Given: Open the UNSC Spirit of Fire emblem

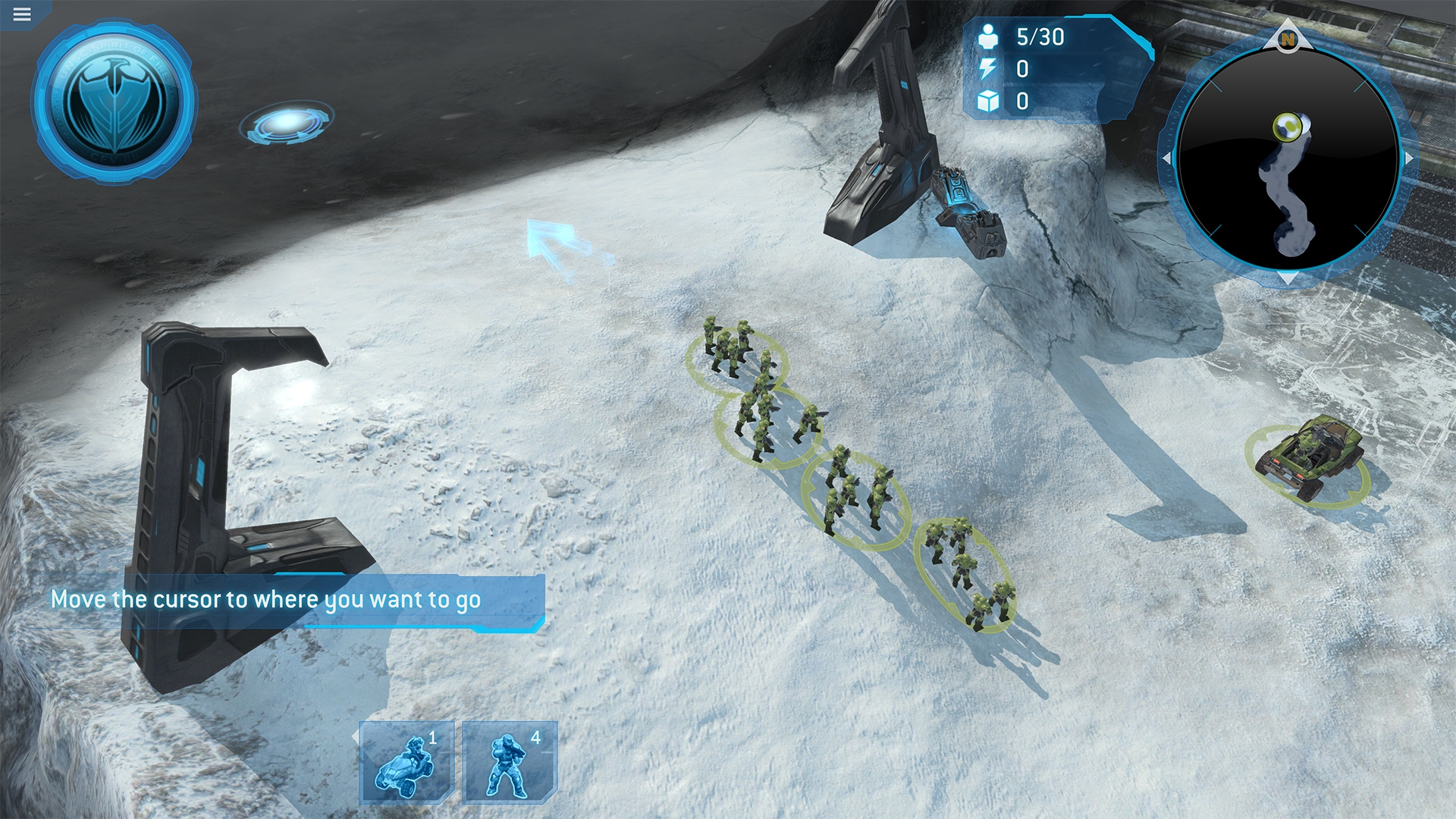Looking at the screenshot, I should 115,101.
